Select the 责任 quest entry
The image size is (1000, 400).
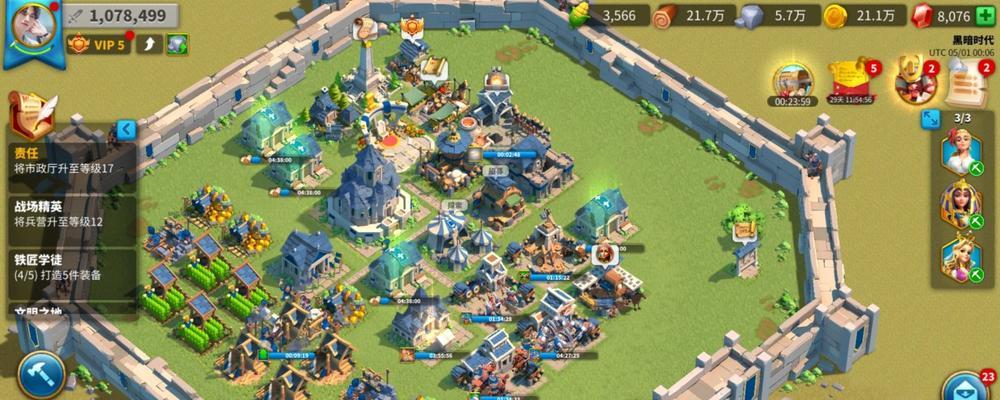point(70,162)
